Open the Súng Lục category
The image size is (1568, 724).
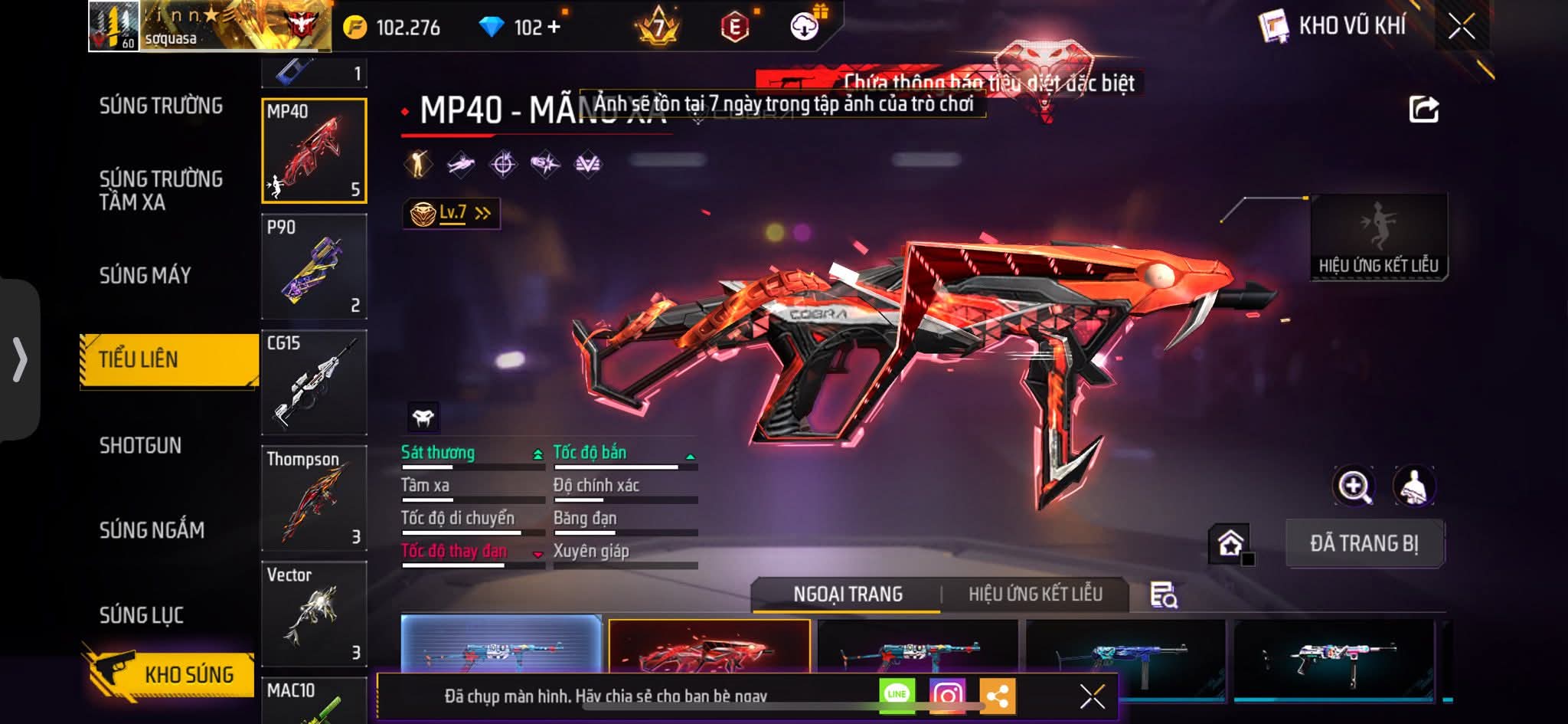click(141, 614)
